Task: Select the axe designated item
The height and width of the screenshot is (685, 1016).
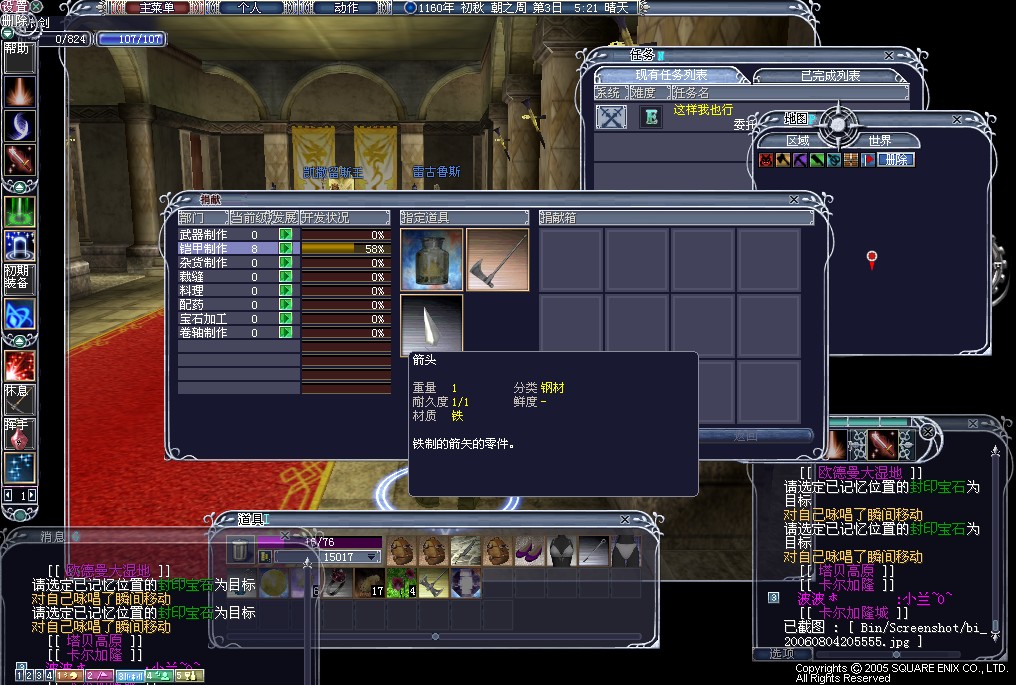Action: click(x=497, y=260)
